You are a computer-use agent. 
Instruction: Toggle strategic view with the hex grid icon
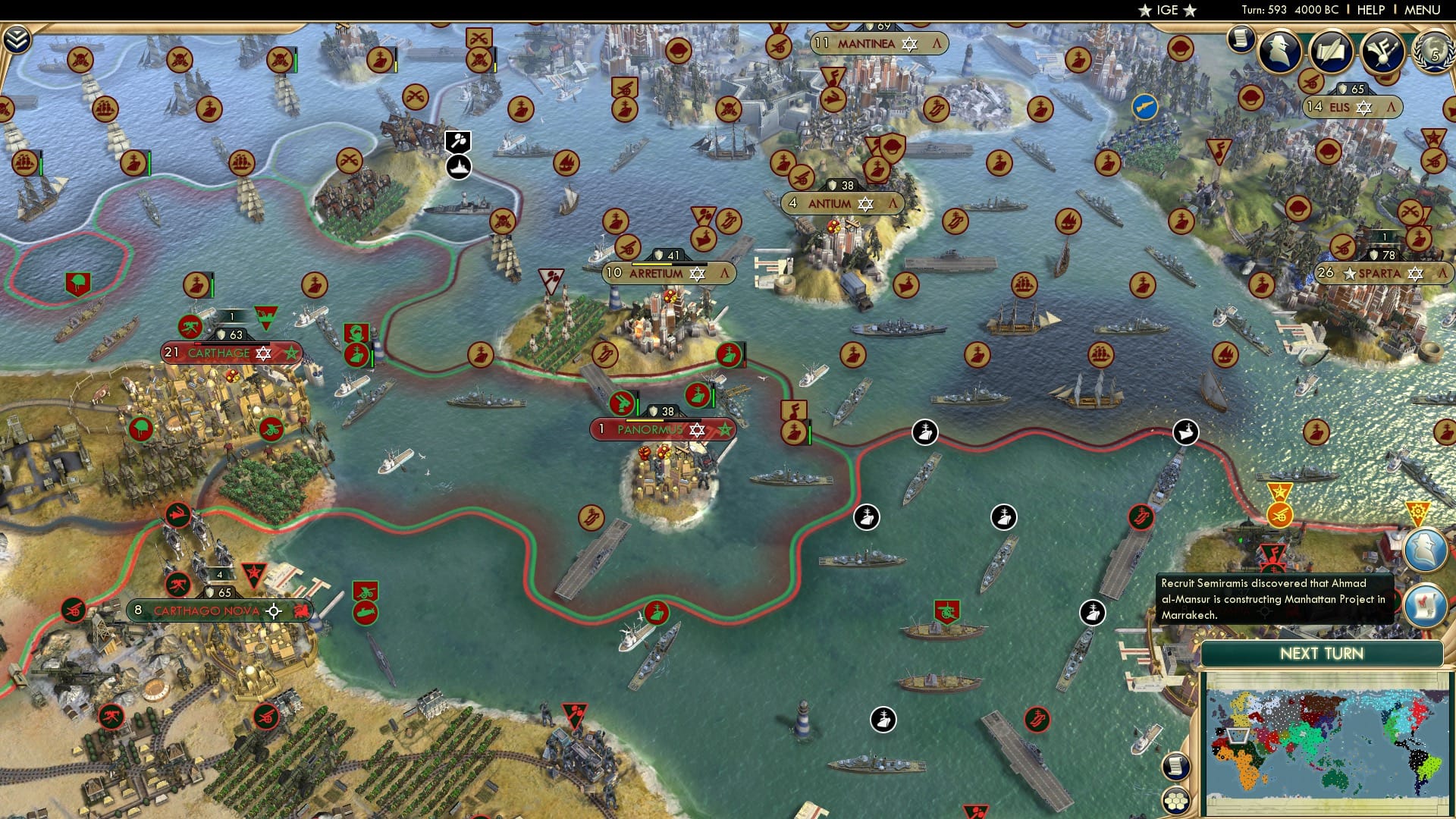pos(1175,802)
